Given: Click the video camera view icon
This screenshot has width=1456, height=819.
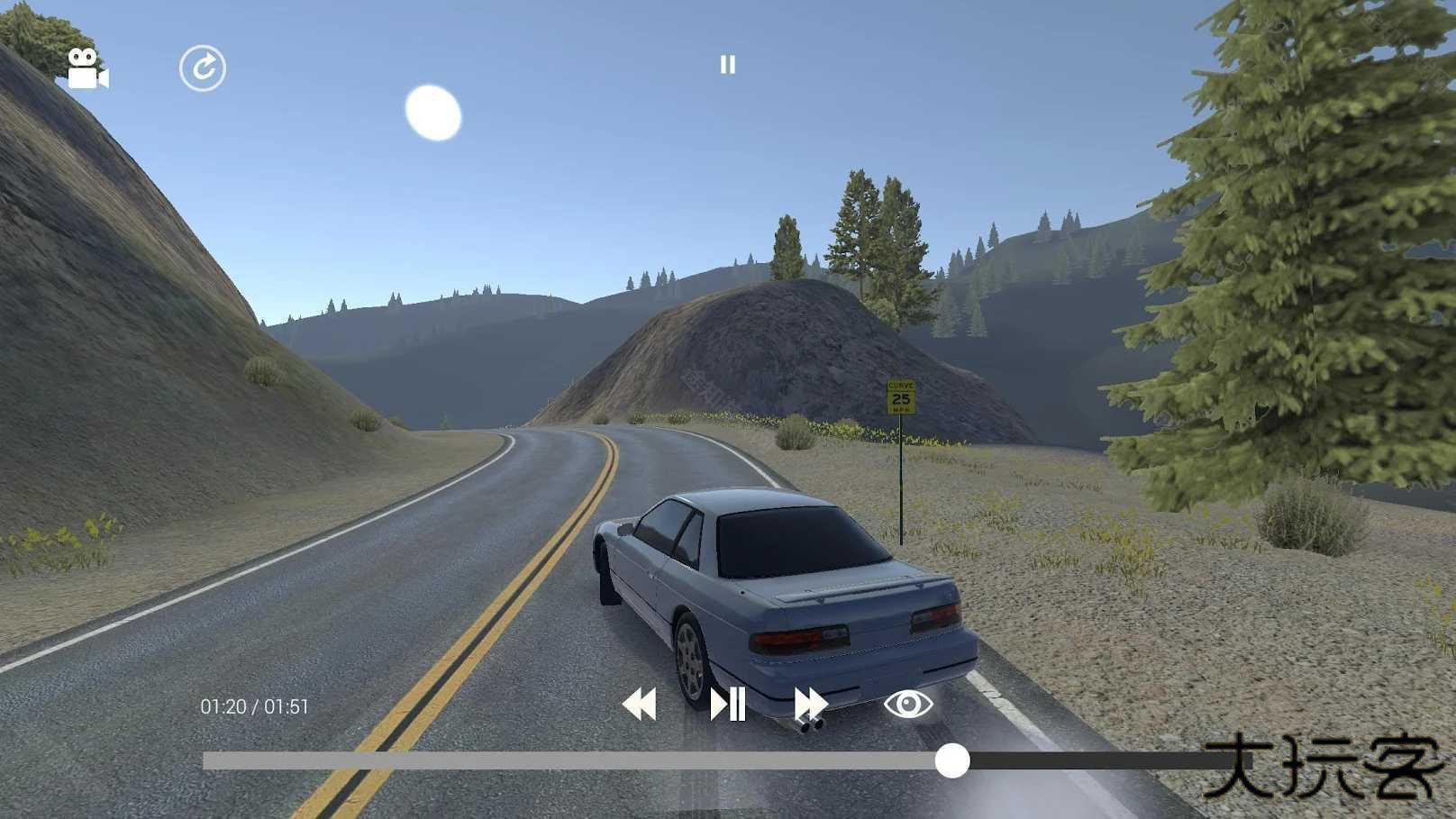Looking at the screenshot, I should click(x=87, y=68).
